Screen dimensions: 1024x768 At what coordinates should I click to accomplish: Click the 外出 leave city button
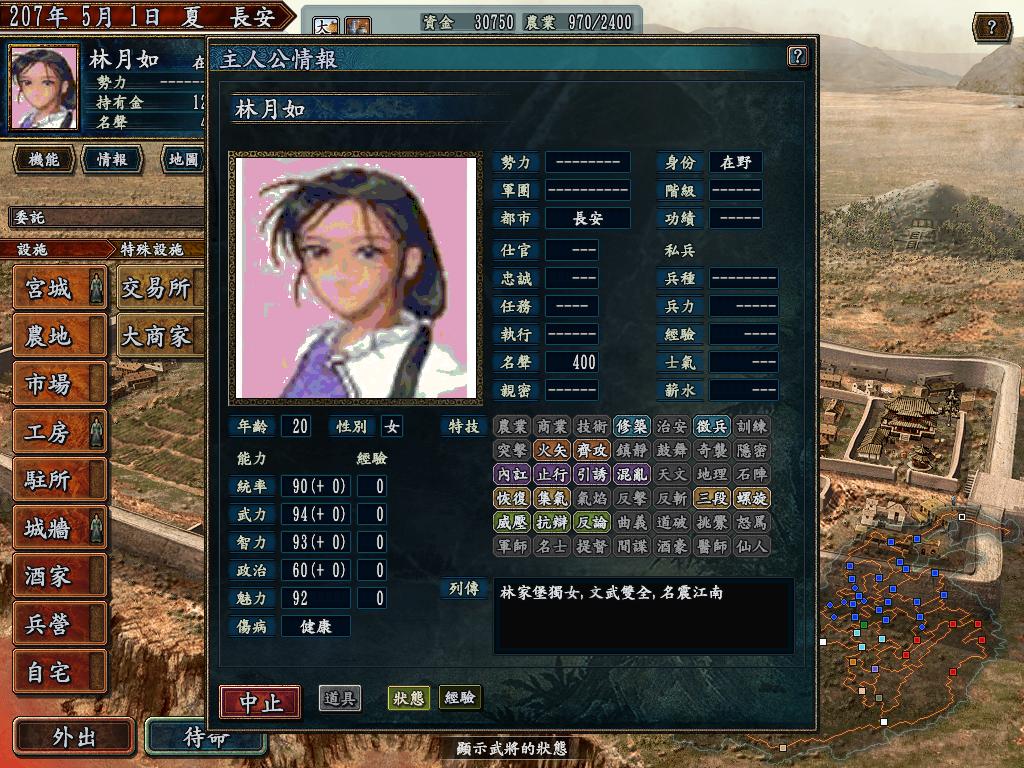point(74,737)
